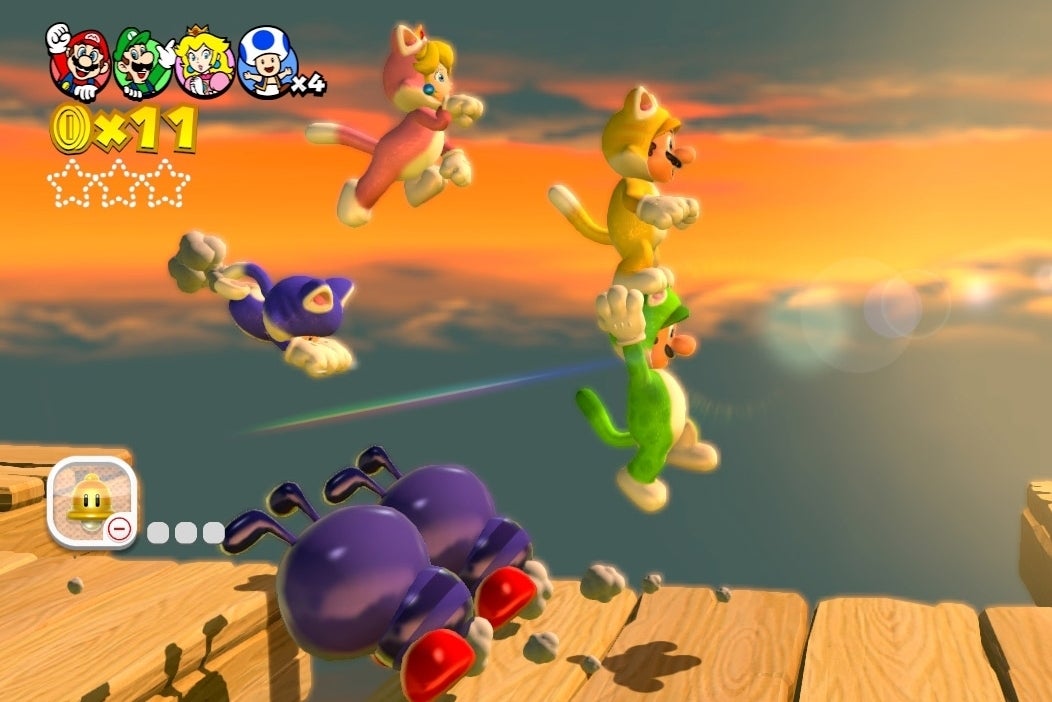
Task: Click the blue Toad portrait icon
Action: point(266,62)
